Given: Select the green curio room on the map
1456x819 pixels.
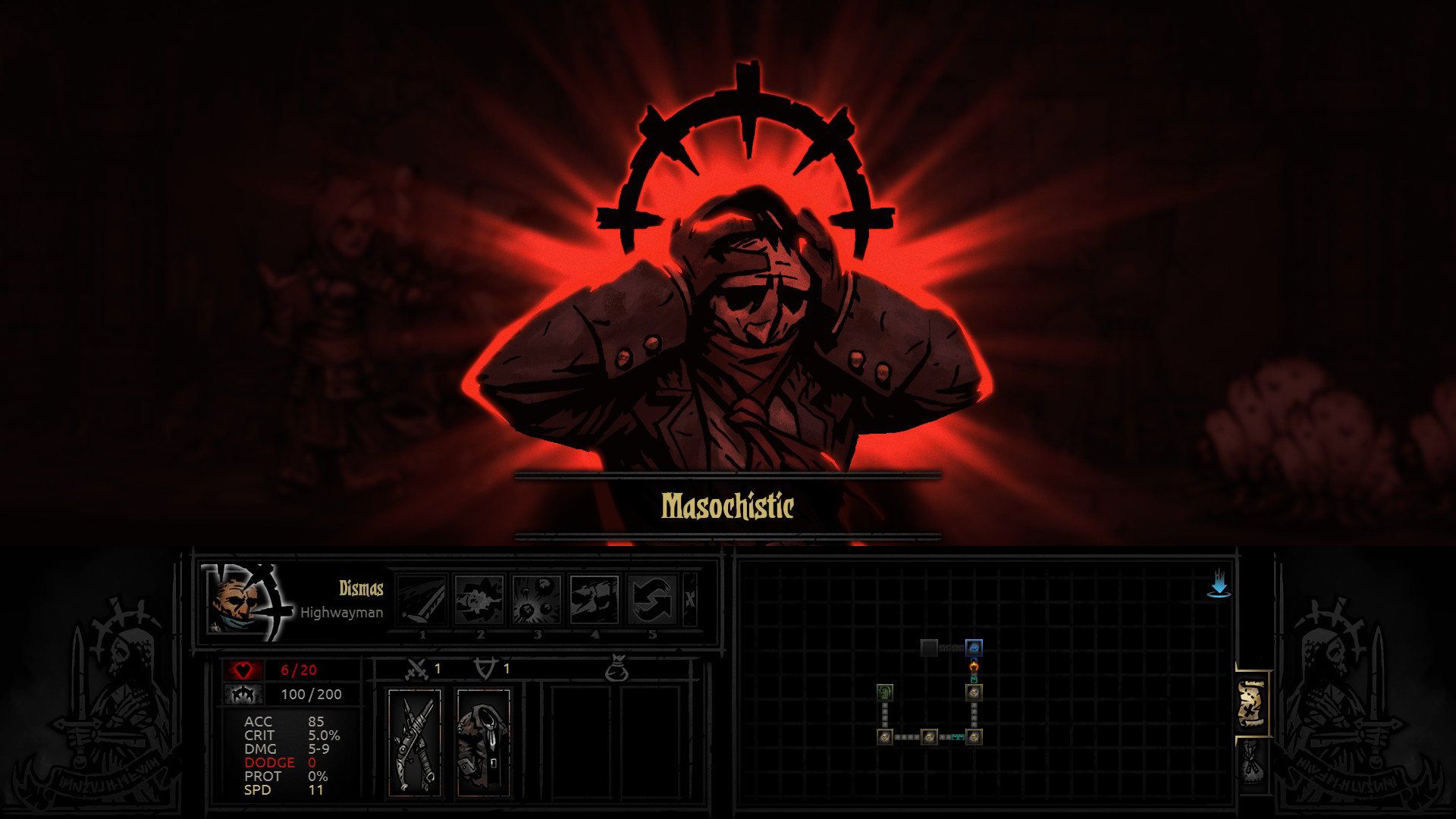Looking at the screenshot, I should [x=885, y=692].
